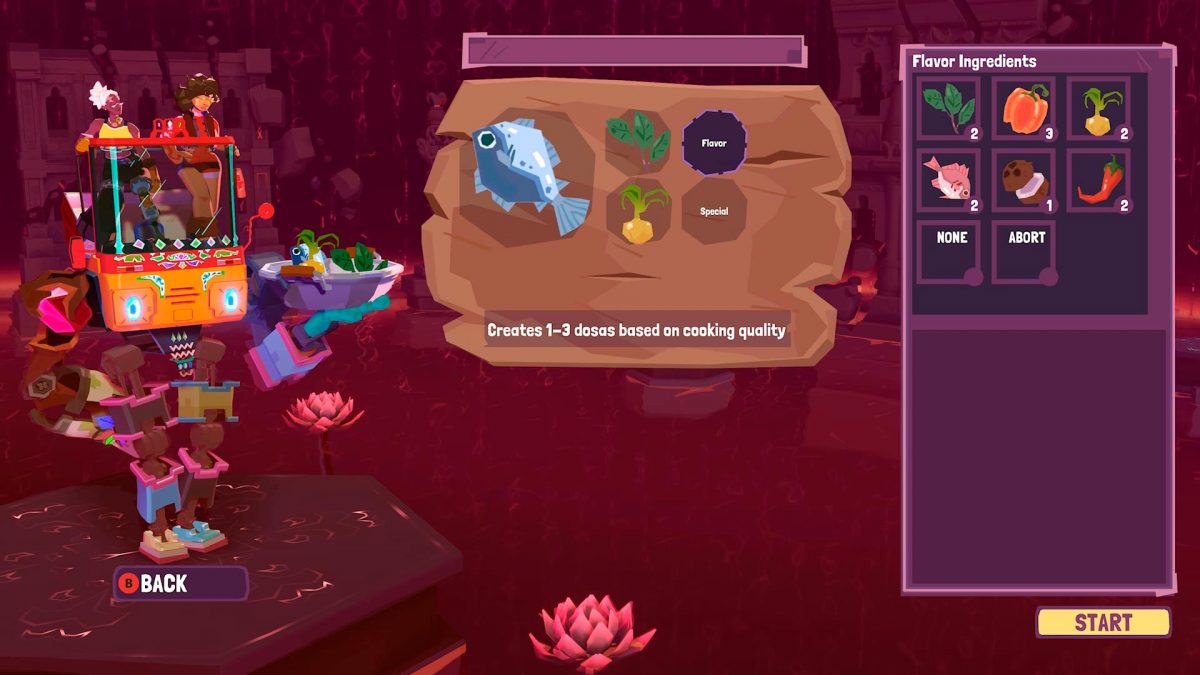
Task: Click the ABORT option
Action: 1025,251
